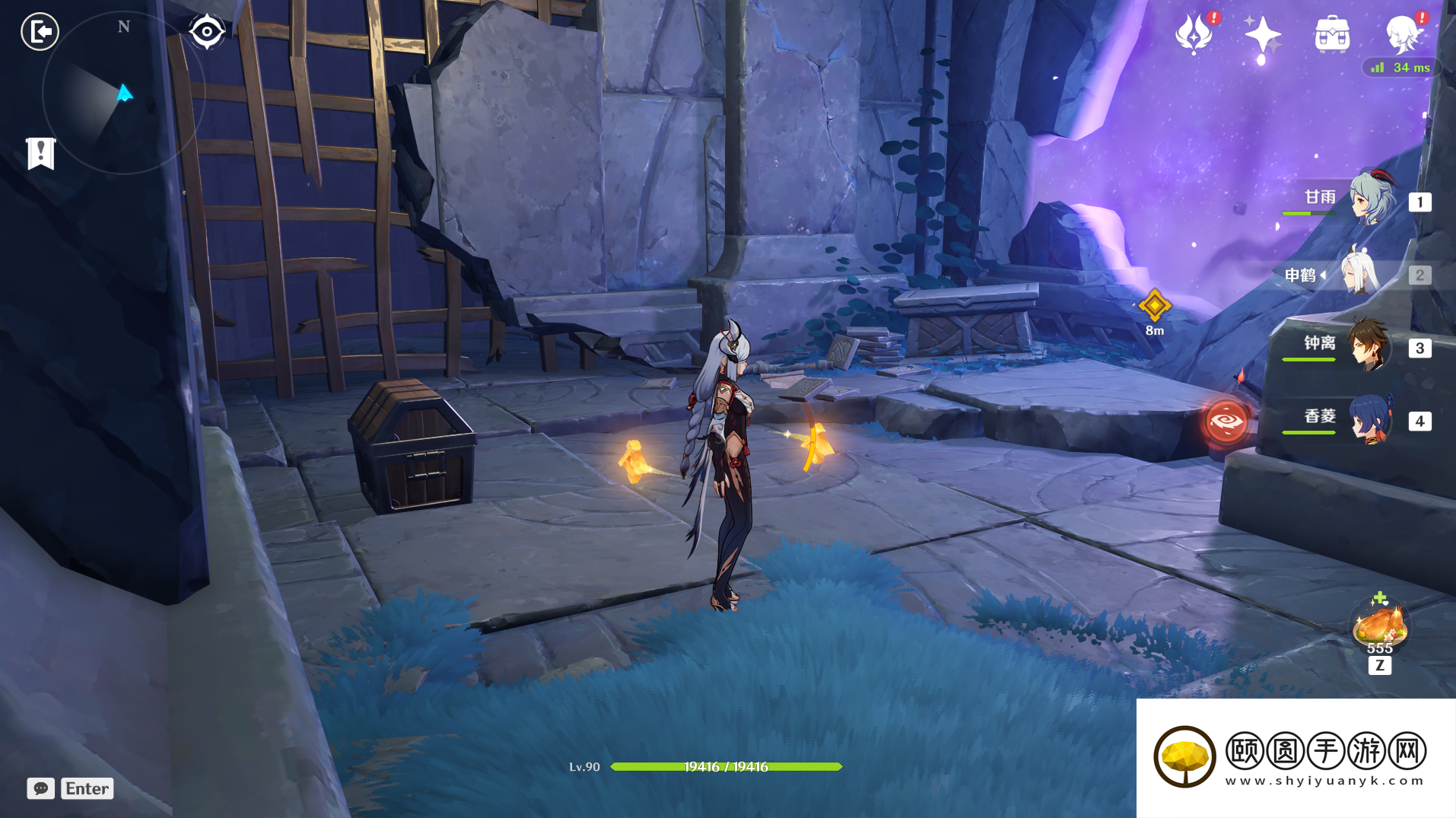
Task: Open the events flame icon
Action: point(1194,34)
